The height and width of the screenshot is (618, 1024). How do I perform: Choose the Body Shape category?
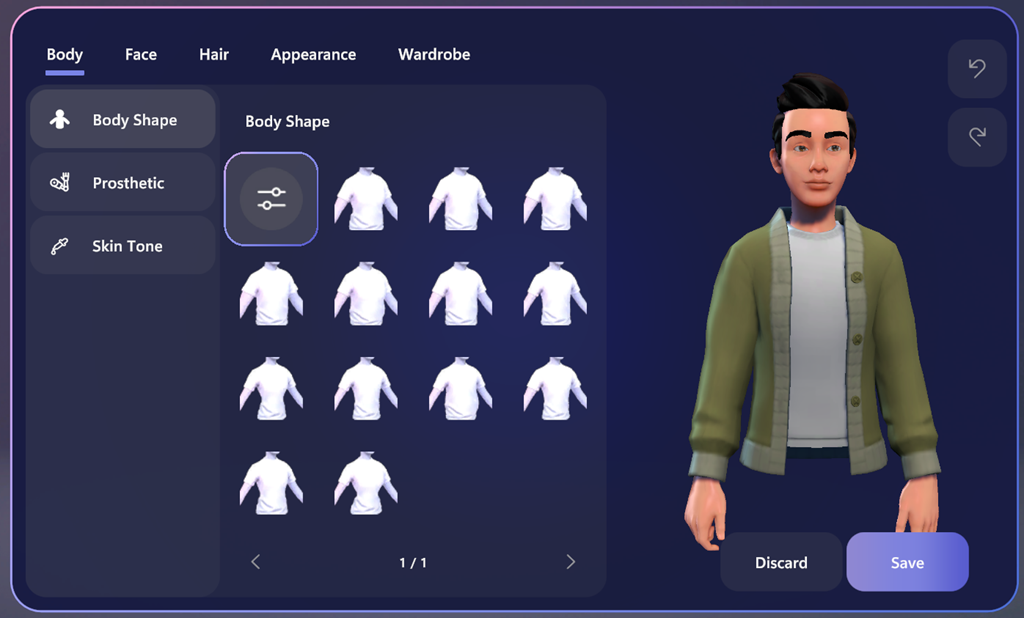pyautogui.click(x=122, y=120)
